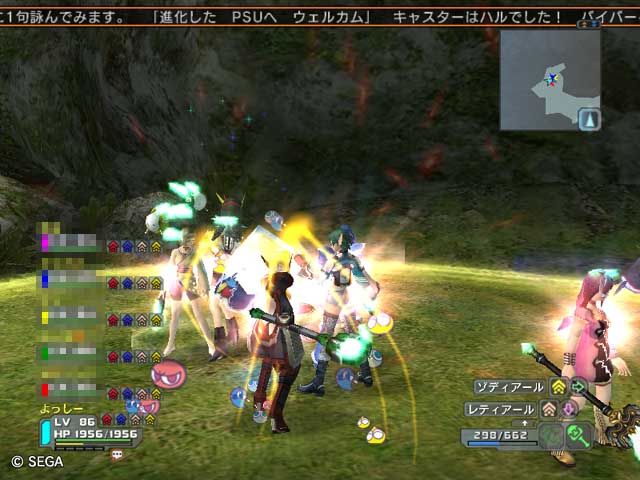This screenshot has width=640, height=480.
Task: Click the minimap's north arrow button
Action: (589, 120)
